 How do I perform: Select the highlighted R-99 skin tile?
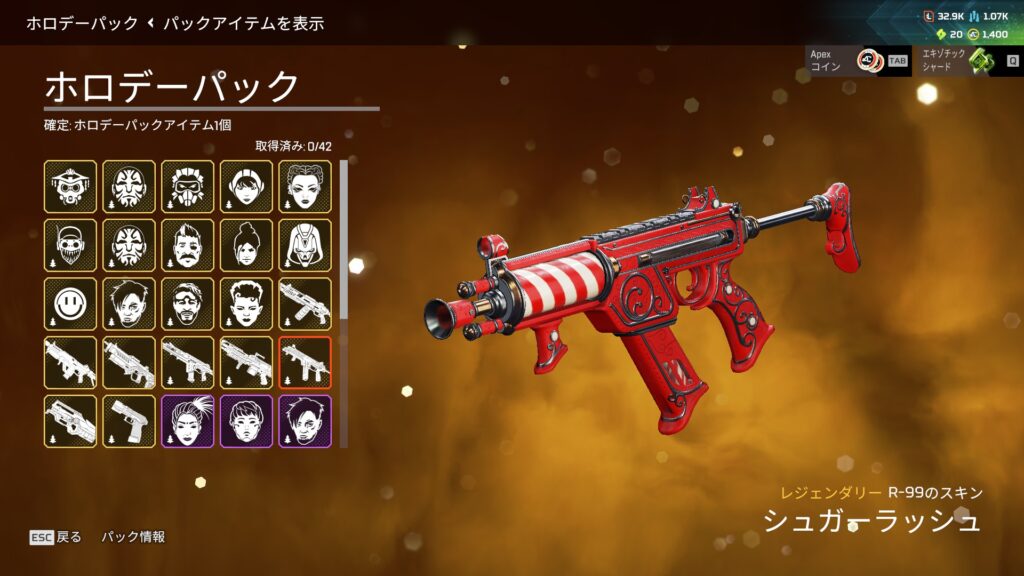tap(305, 362)
